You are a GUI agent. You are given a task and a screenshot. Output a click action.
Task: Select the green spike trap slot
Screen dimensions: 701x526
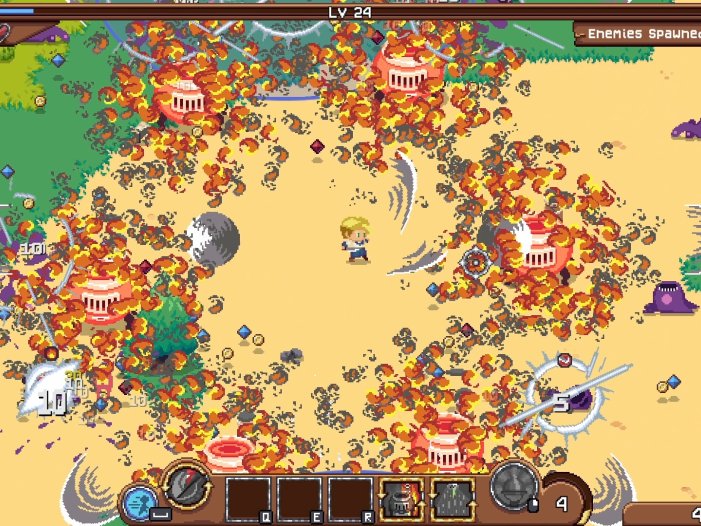click(x=453, y=498)
